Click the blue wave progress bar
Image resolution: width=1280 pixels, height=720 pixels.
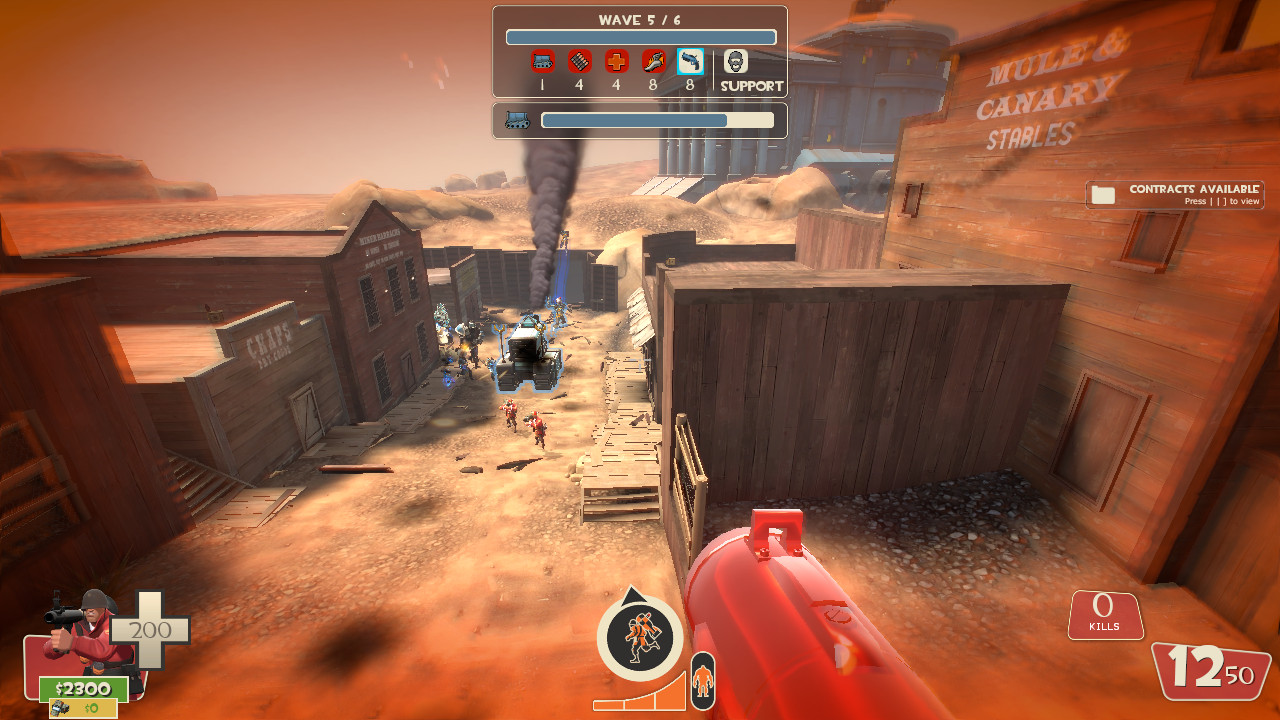(x=640, y=36)
